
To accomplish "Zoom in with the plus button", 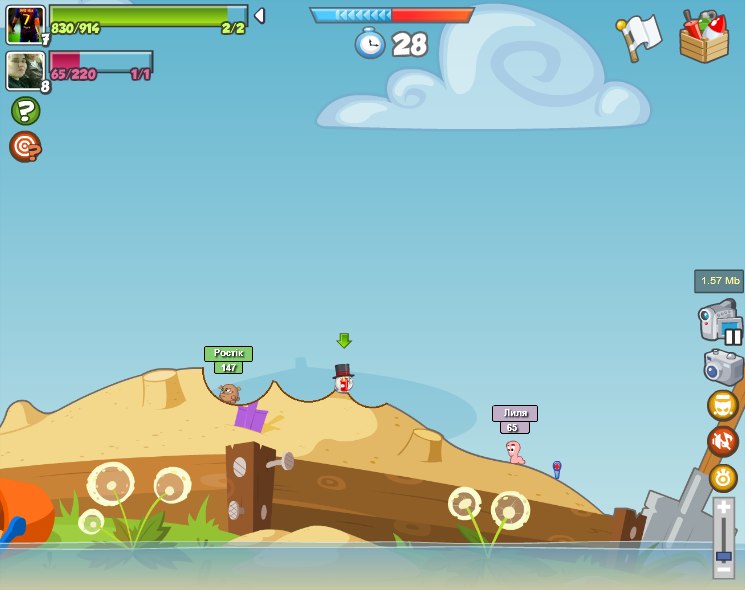I will tap(723, 506).
